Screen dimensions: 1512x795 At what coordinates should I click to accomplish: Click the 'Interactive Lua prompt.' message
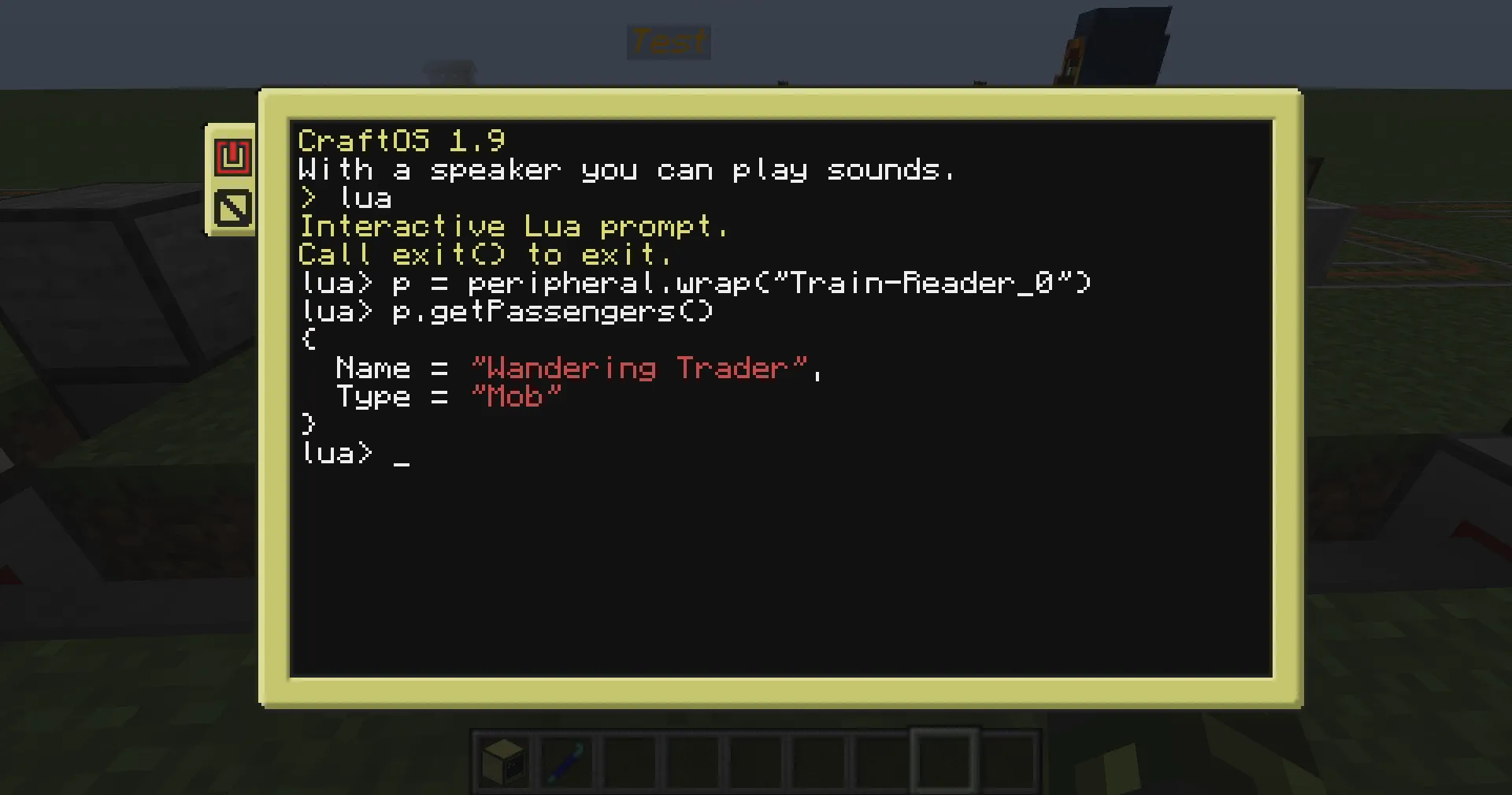point(513,226)
